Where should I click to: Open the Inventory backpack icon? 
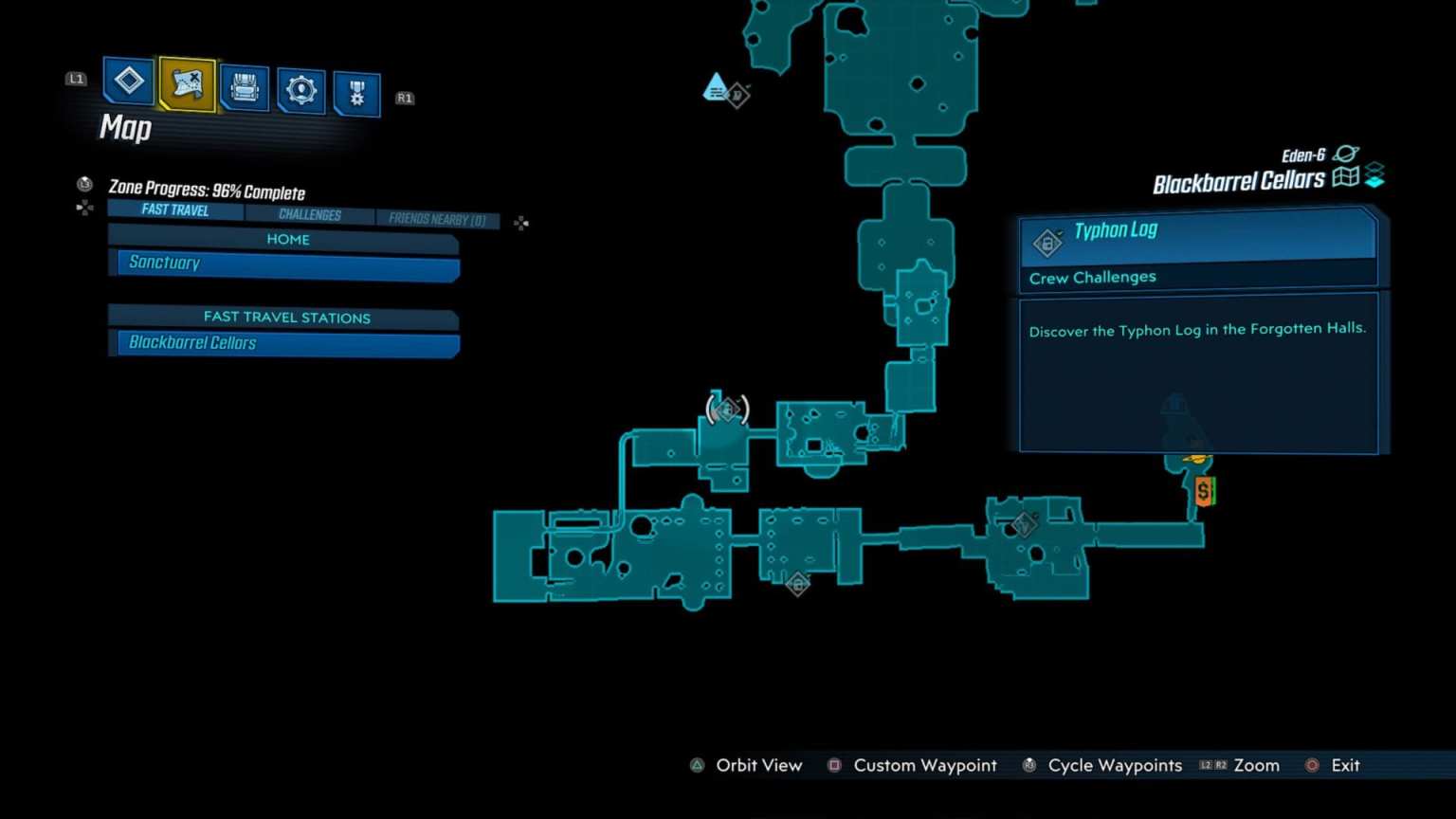point(244,87)
